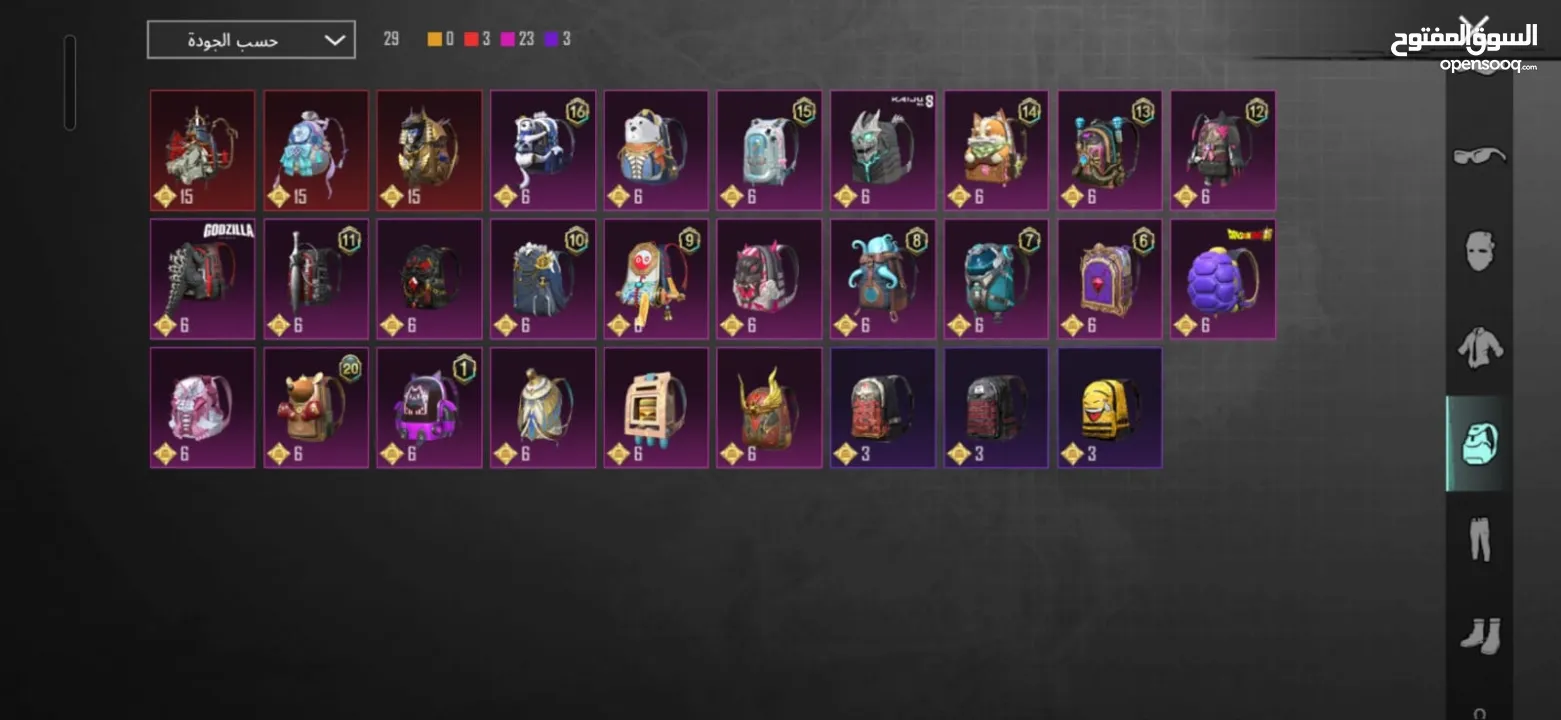Select the Kaiju No. 8 backpack
The image size is (1561, 720).
[x=882, y=150]
